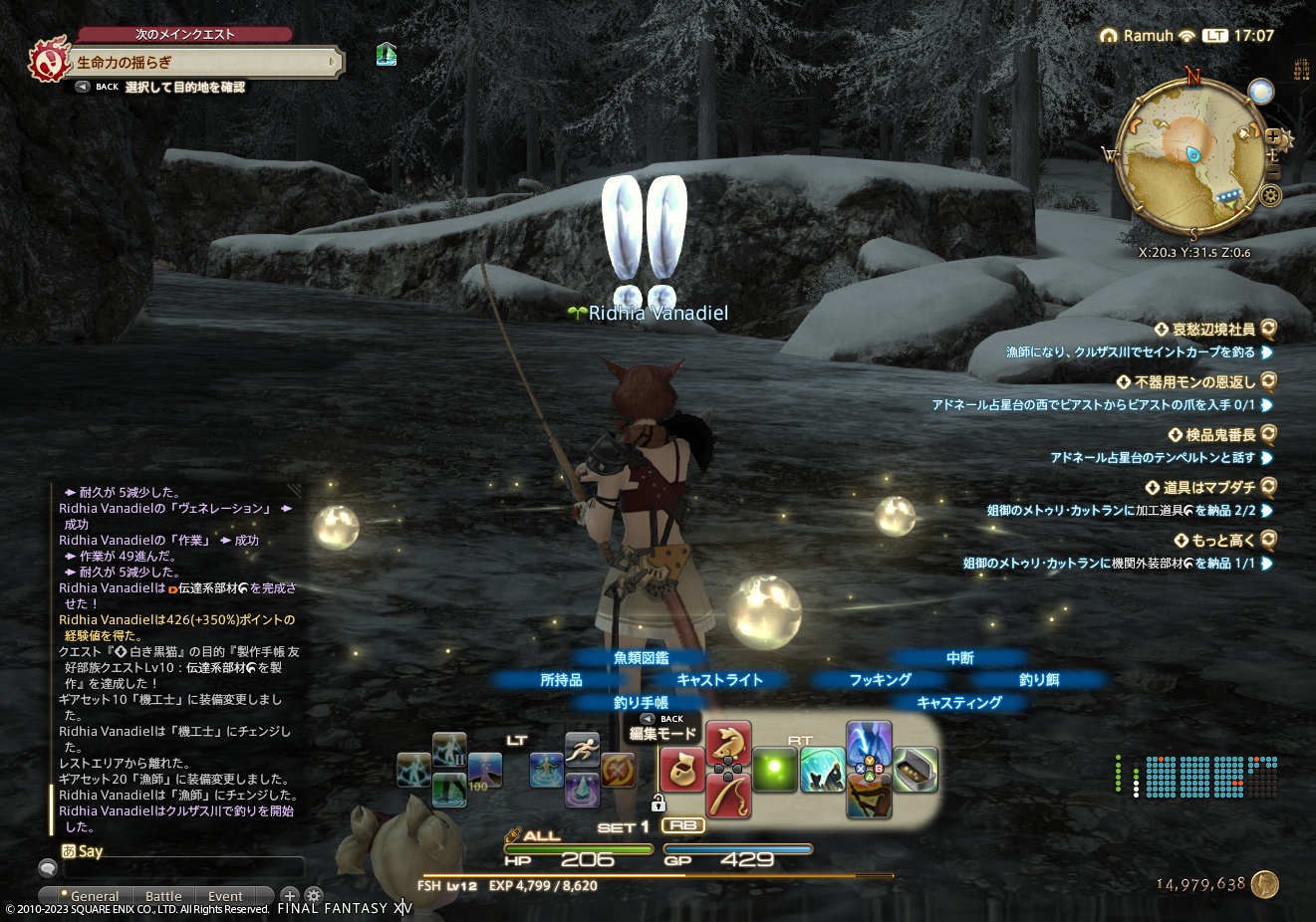Open chat settings via the gear icon
Image resolution: width=1316 pixels, height=922 pixels.
(314, 896)
